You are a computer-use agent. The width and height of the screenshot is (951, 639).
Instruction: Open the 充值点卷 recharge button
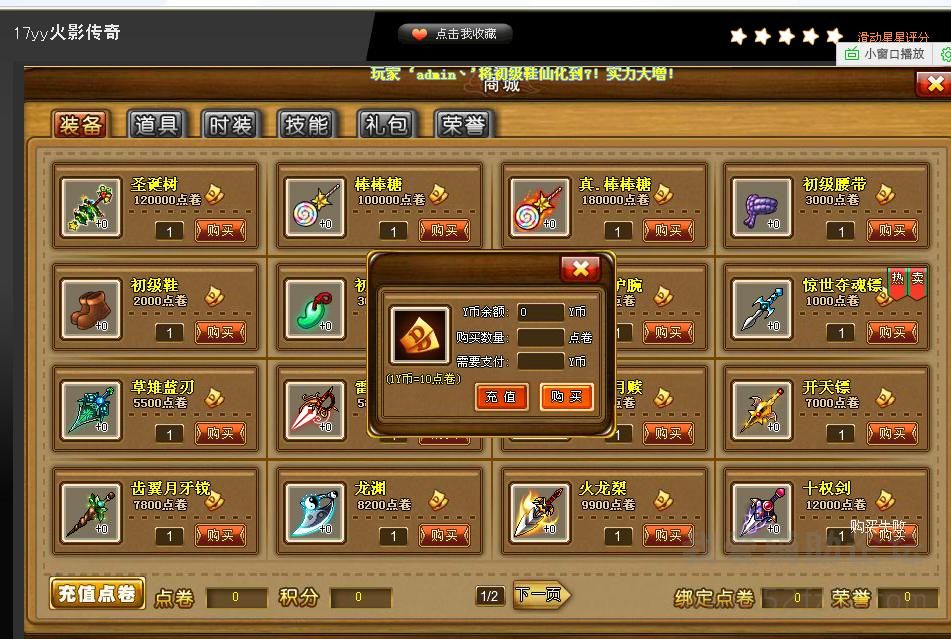tap(97, 594)
